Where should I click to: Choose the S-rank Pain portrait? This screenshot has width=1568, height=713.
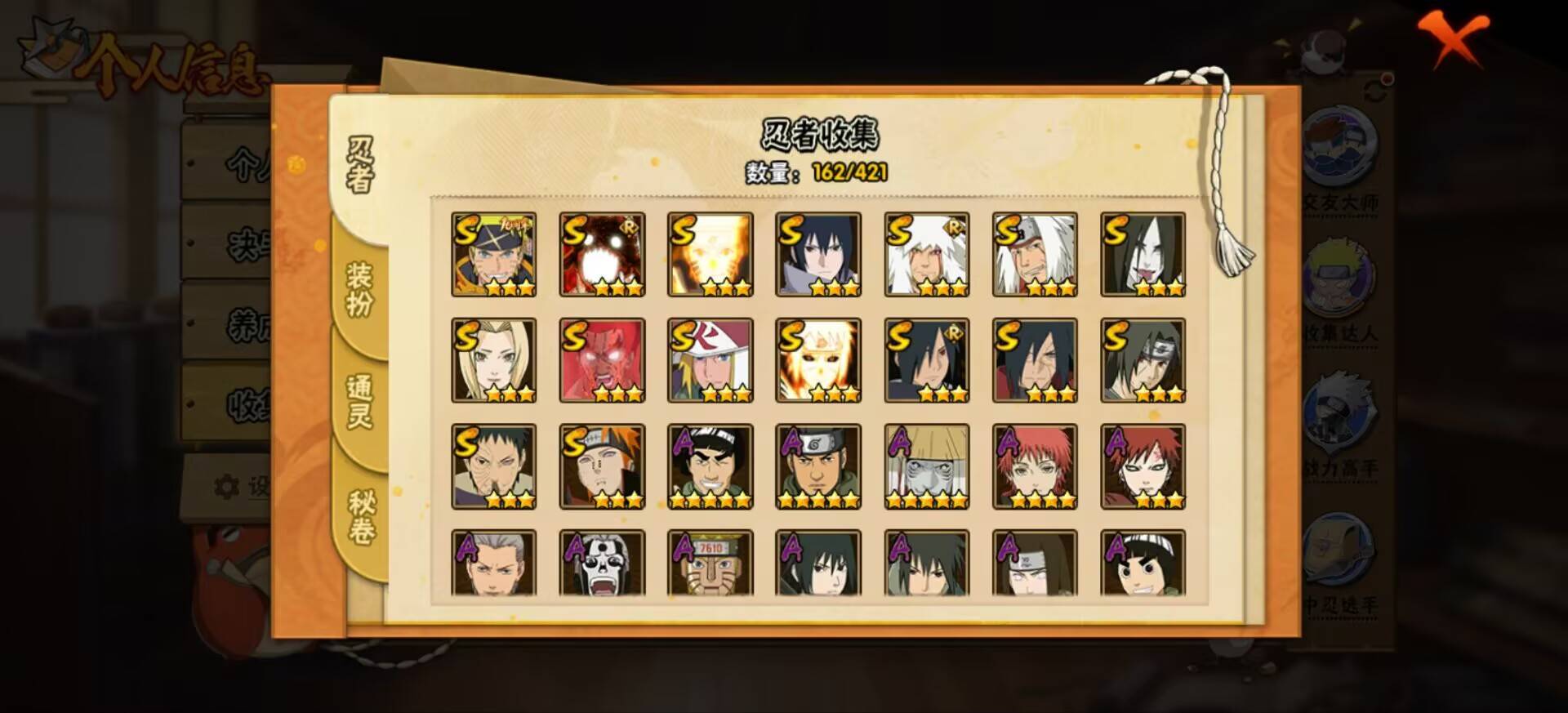click(x=602, y=466)
